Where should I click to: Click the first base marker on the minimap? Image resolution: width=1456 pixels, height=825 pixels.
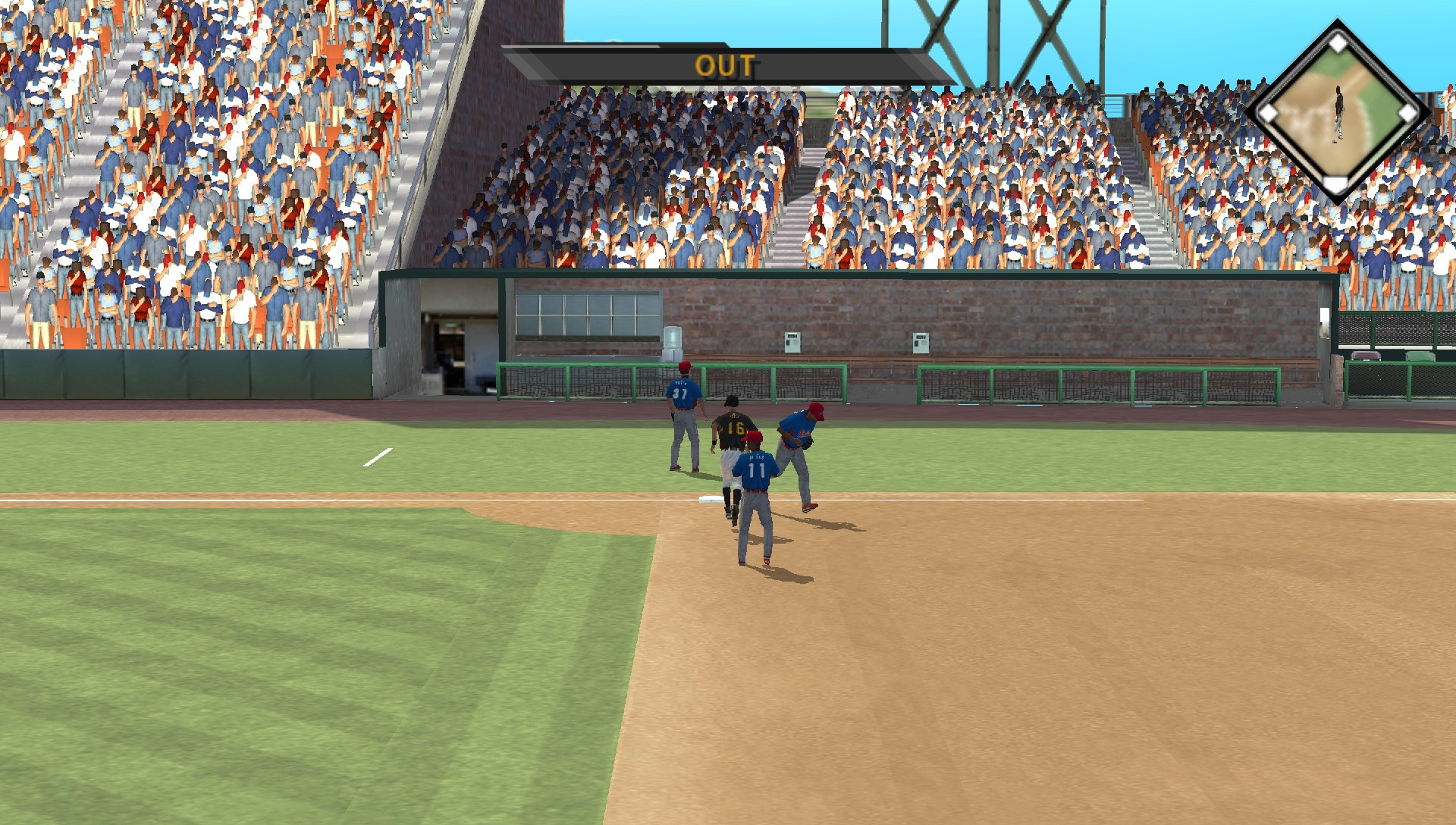pyautogui.click(x=1407, y=113)
